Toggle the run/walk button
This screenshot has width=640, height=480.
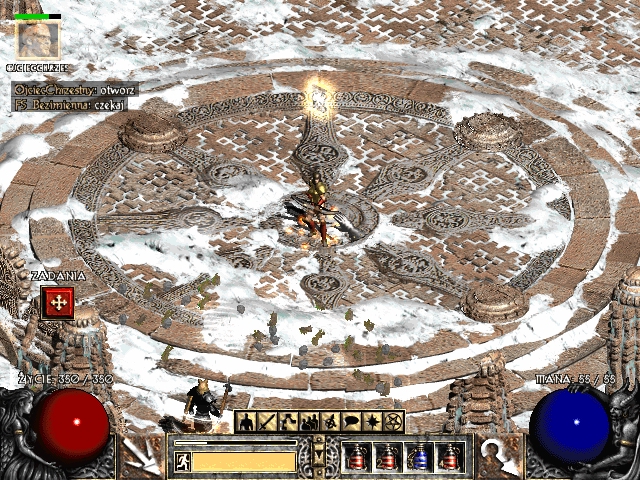[183, 461]
